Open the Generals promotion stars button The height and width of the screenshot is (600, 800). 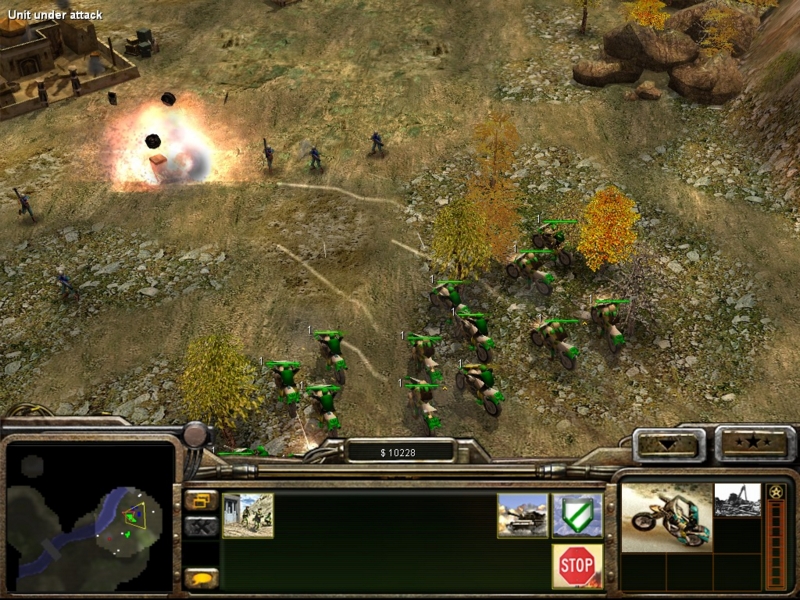[x=754, y=442]
